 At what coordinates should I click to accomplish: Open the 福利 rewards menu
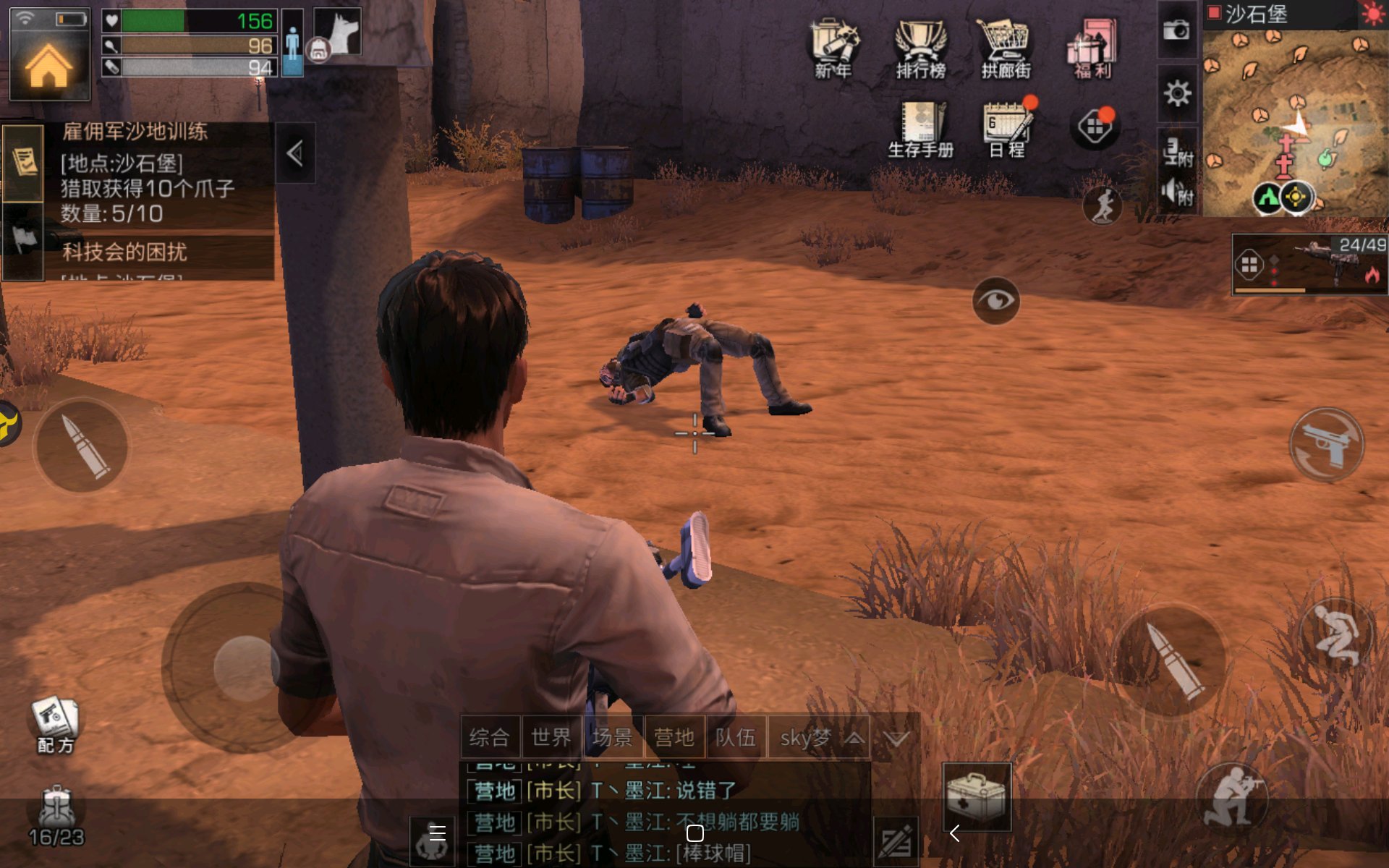(1092, 48)
